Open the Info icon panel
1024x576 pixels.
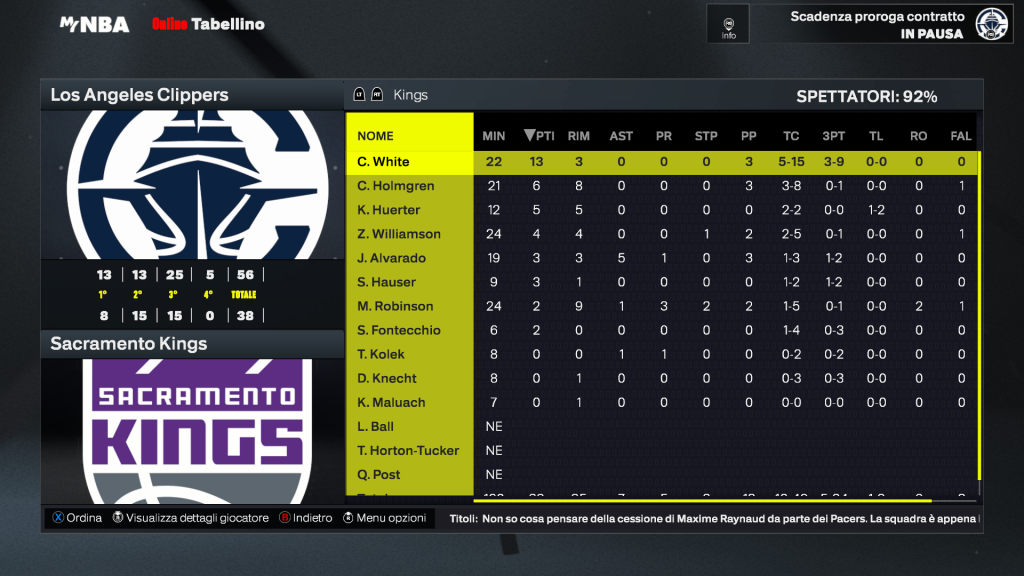pyautogui.click(x=728, y=24)
